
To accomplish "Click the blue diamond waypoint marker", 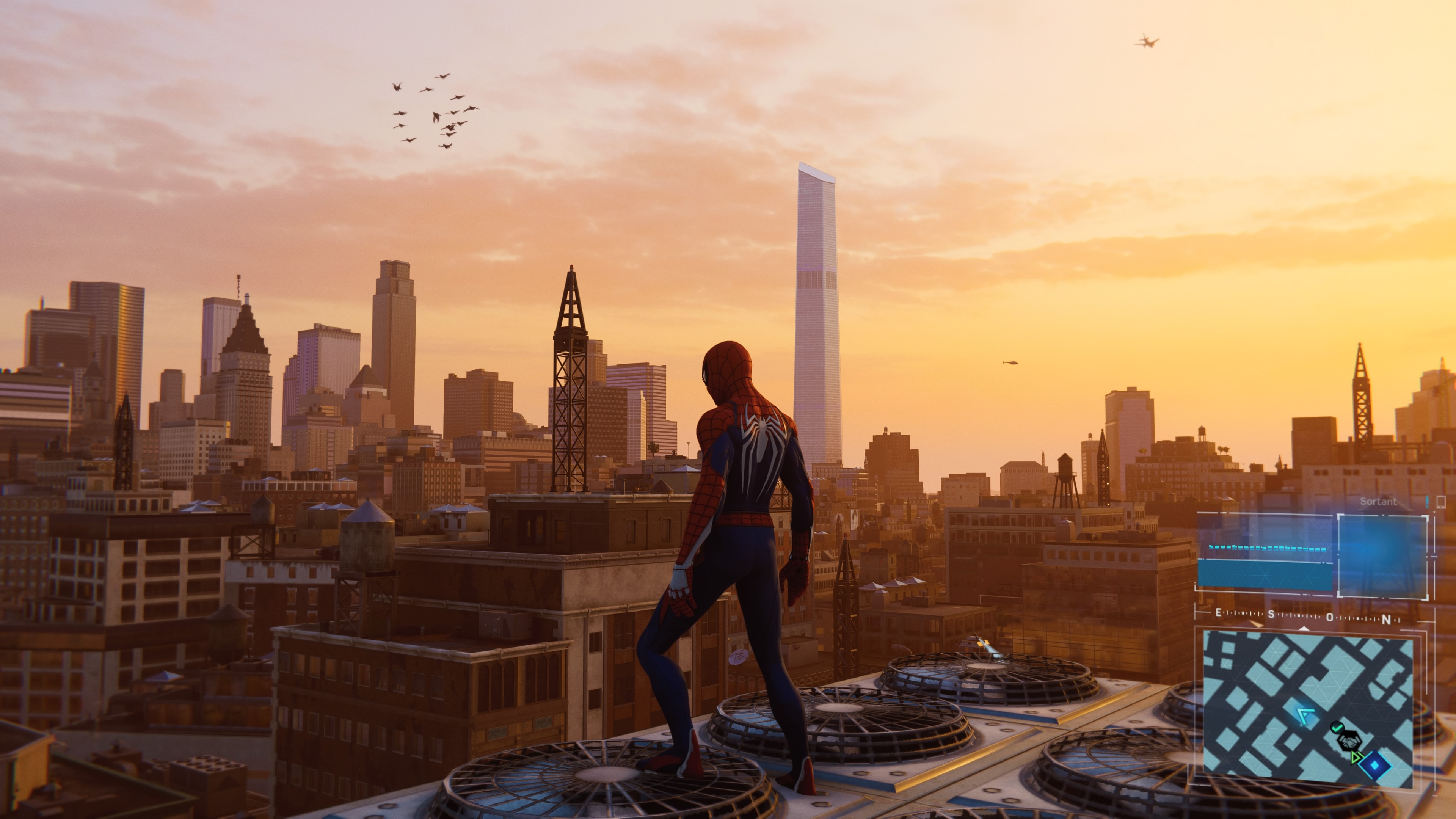I will 1374,766.
